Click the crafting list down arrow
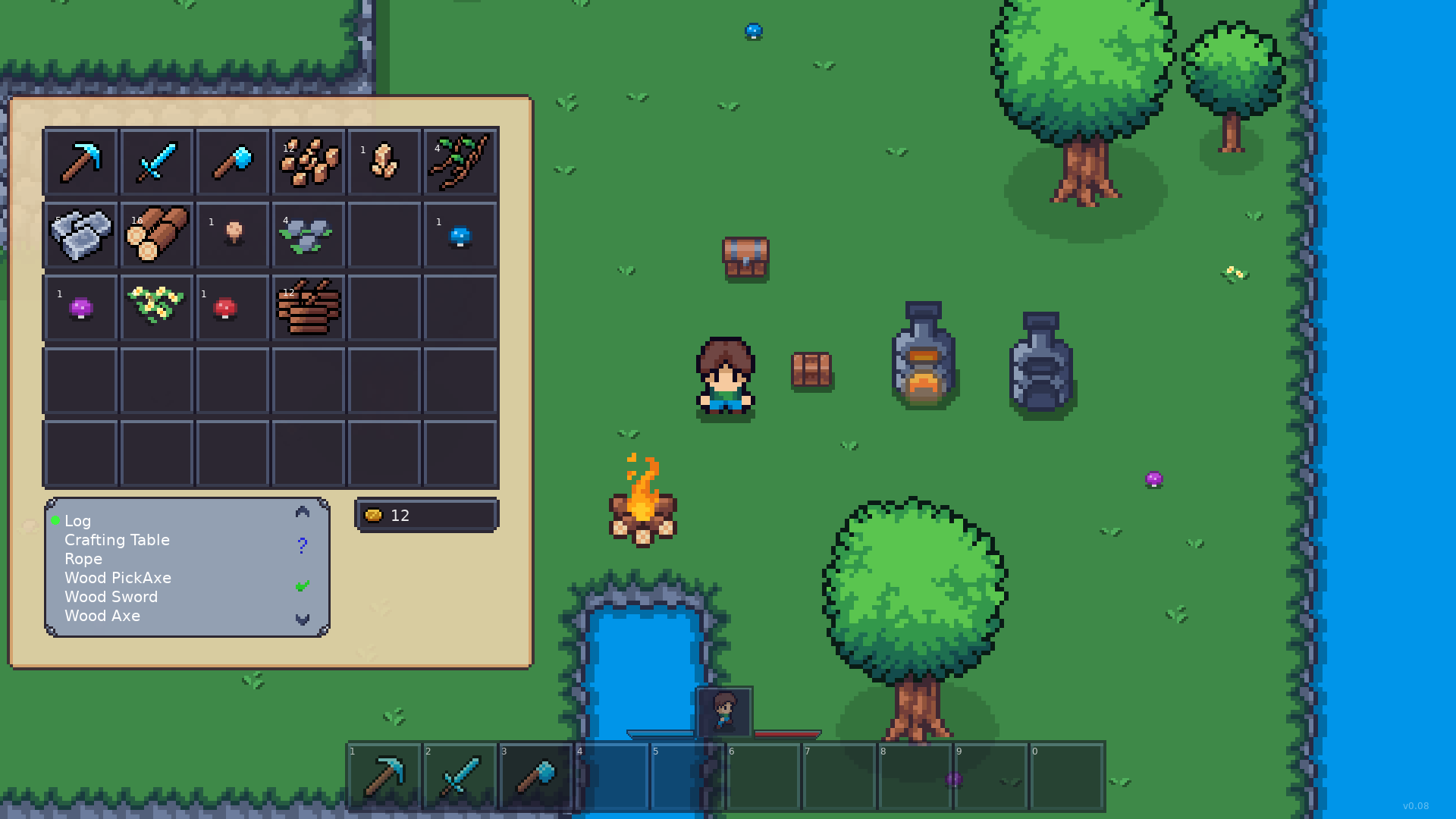This screenshot has width=1456, height=819. click(x=302, y=620)
